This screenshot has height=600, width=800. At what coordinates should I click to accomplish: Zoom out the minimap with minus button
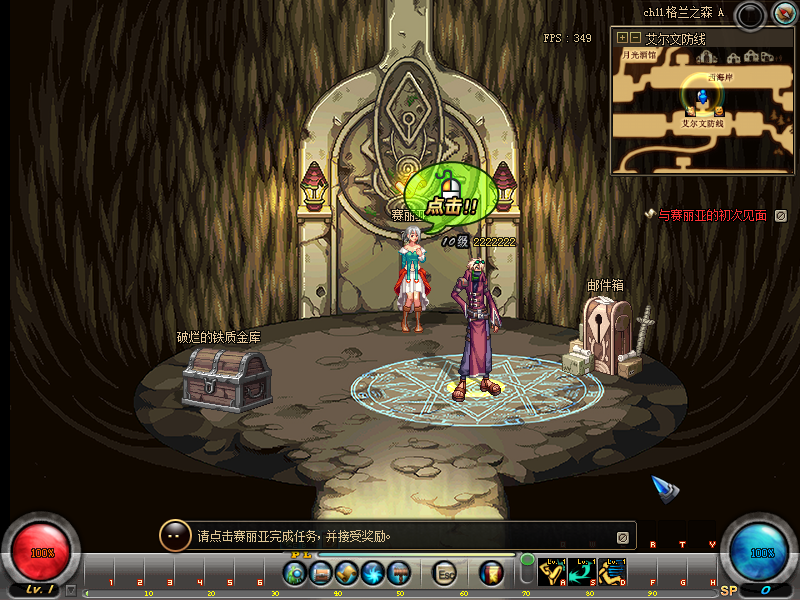(x=634, y=37)
